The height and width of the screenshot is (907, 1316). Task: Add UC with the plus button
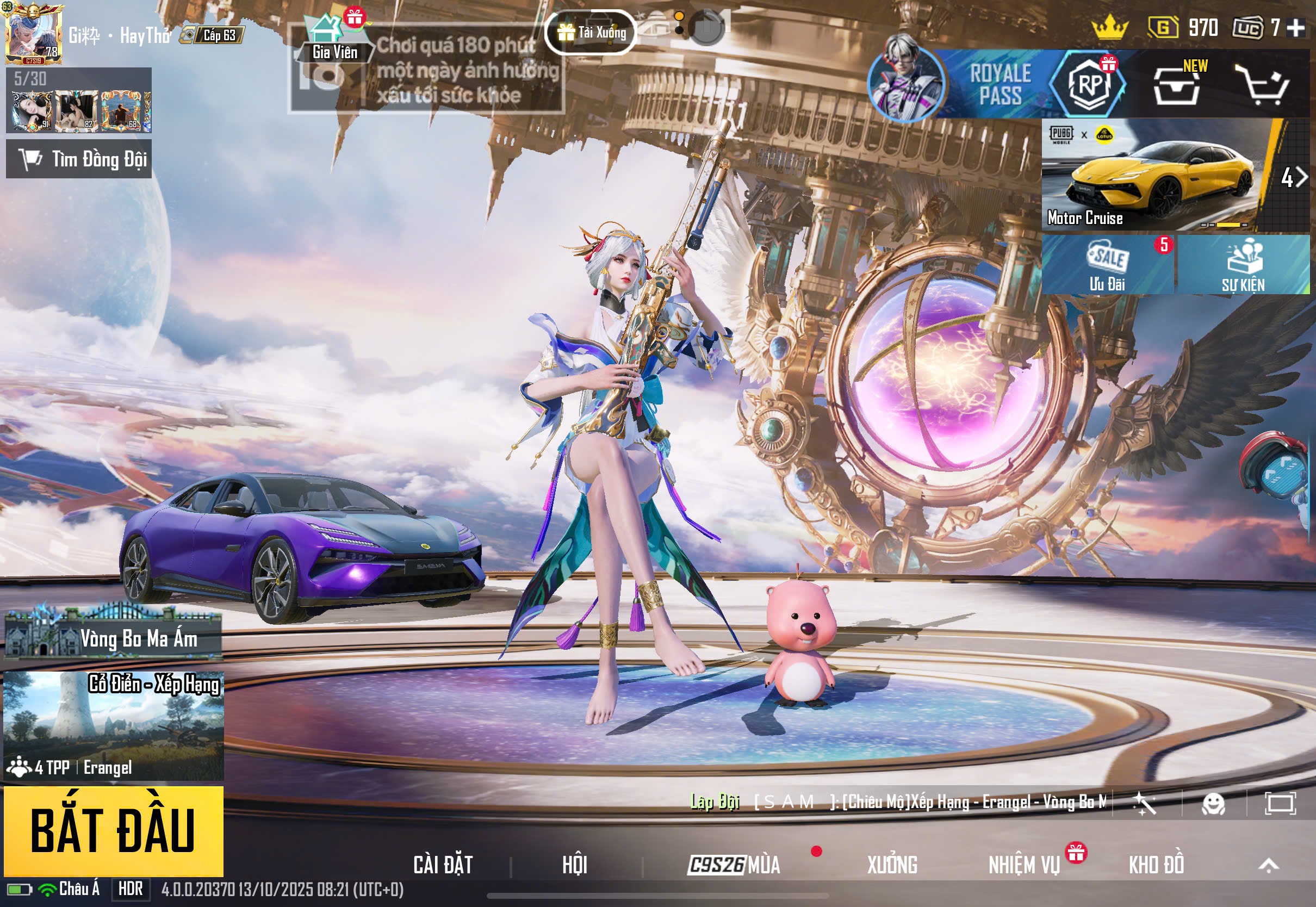click(x=1296, y=27)
